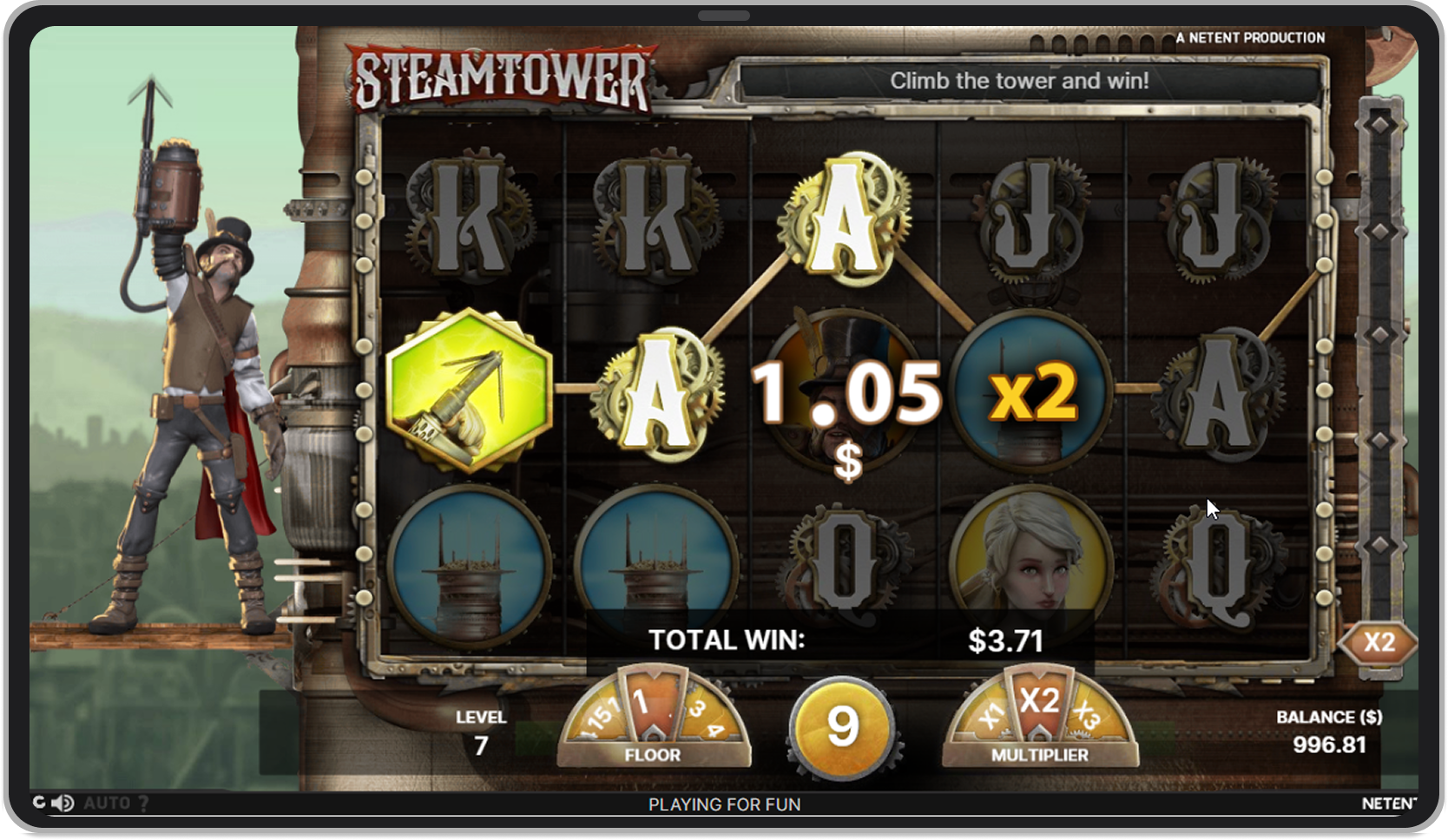Viewport: 1448px width, 840px height.
Task: Click the free spins counter showing 9
Action: click(x=839, y=729)
